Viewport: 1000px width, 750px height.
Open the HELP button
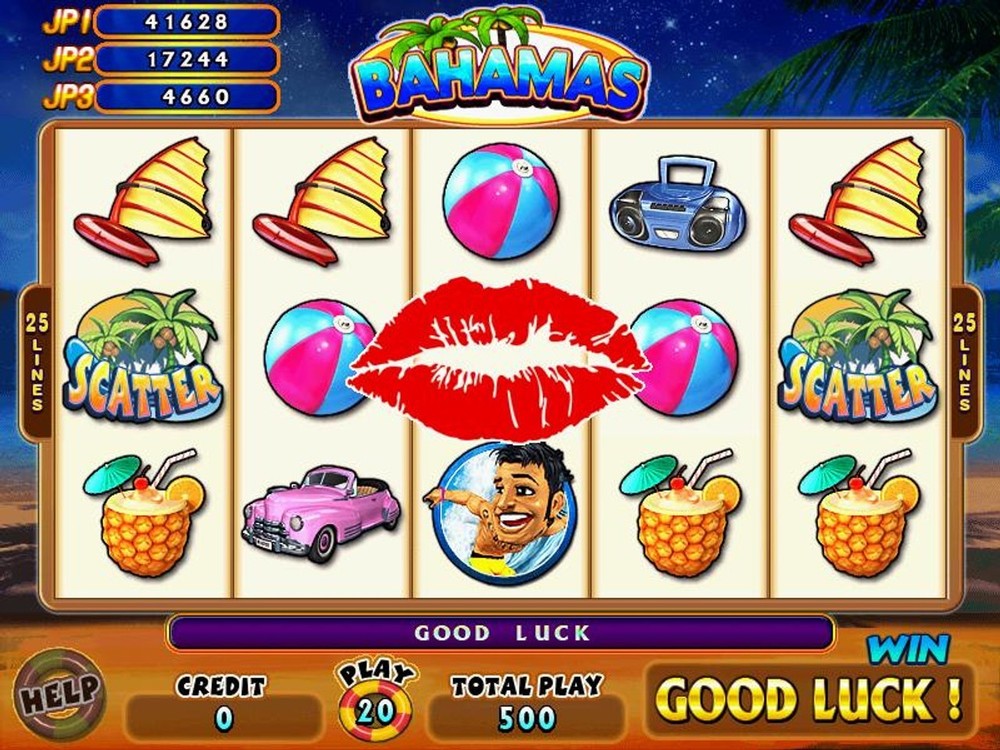[62, 691]
